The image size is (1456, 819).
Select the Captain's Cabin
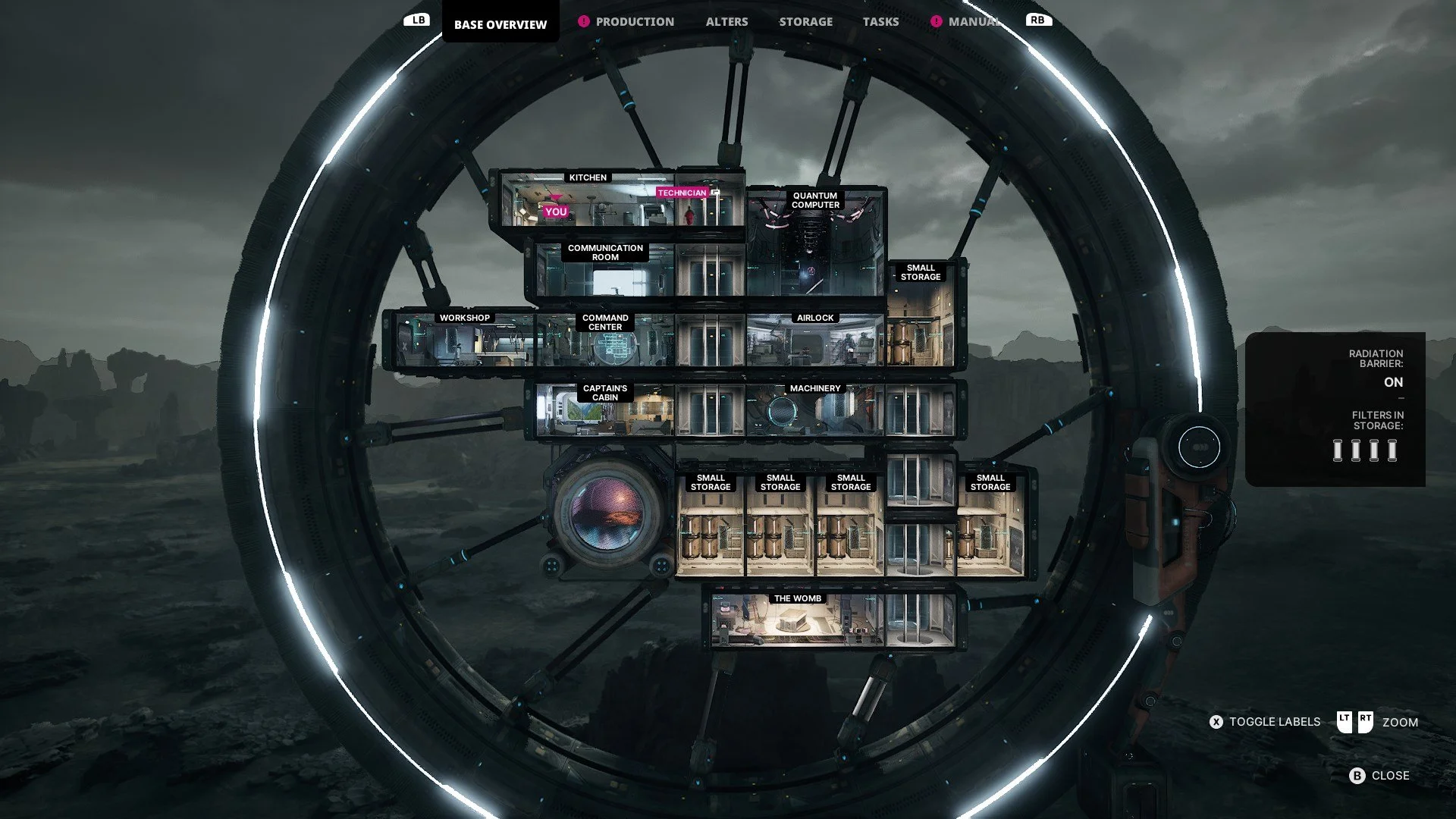tap(605, 411)
